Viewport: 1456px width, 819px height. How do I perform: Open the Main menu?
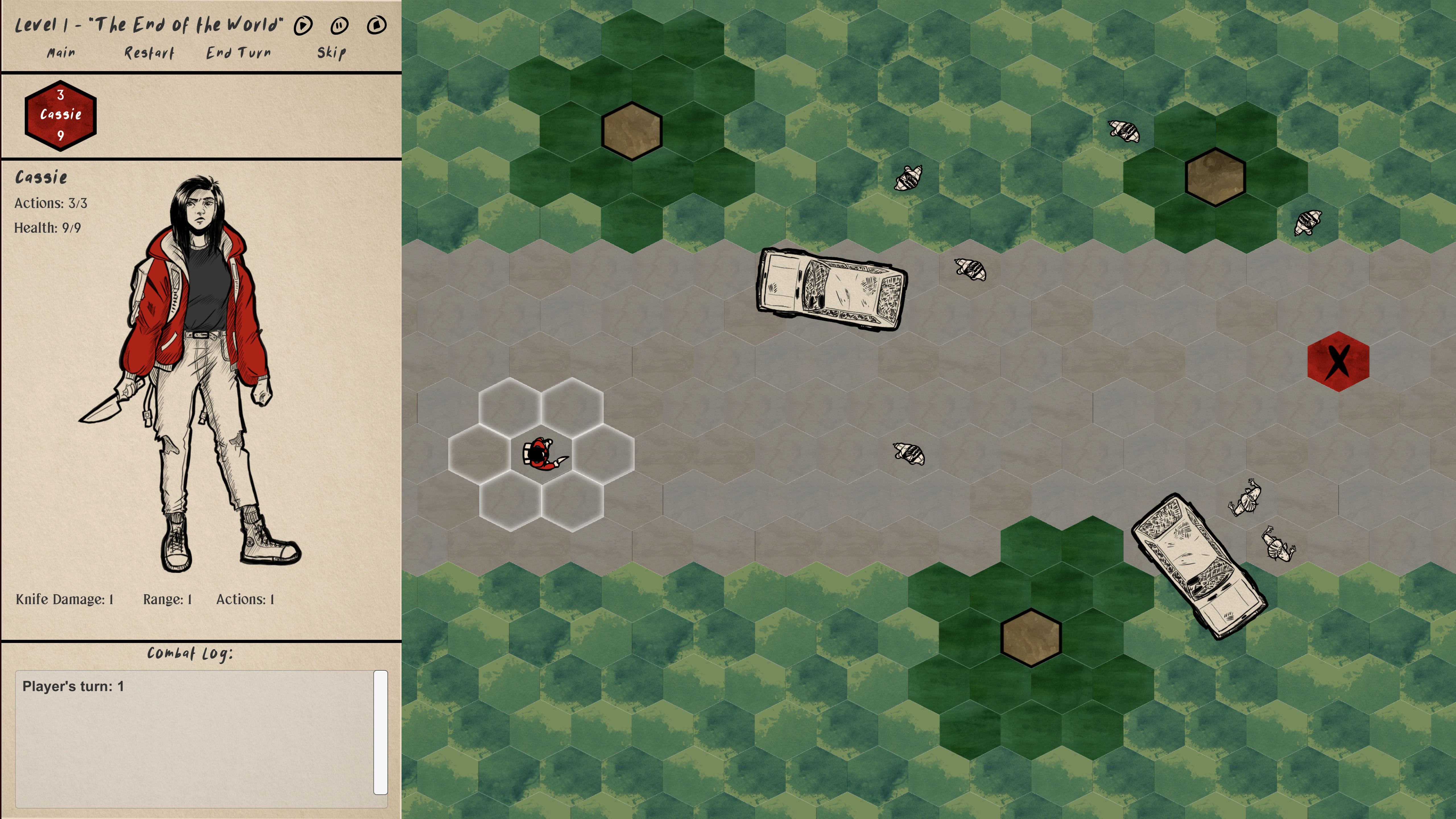tap(61, 52)
